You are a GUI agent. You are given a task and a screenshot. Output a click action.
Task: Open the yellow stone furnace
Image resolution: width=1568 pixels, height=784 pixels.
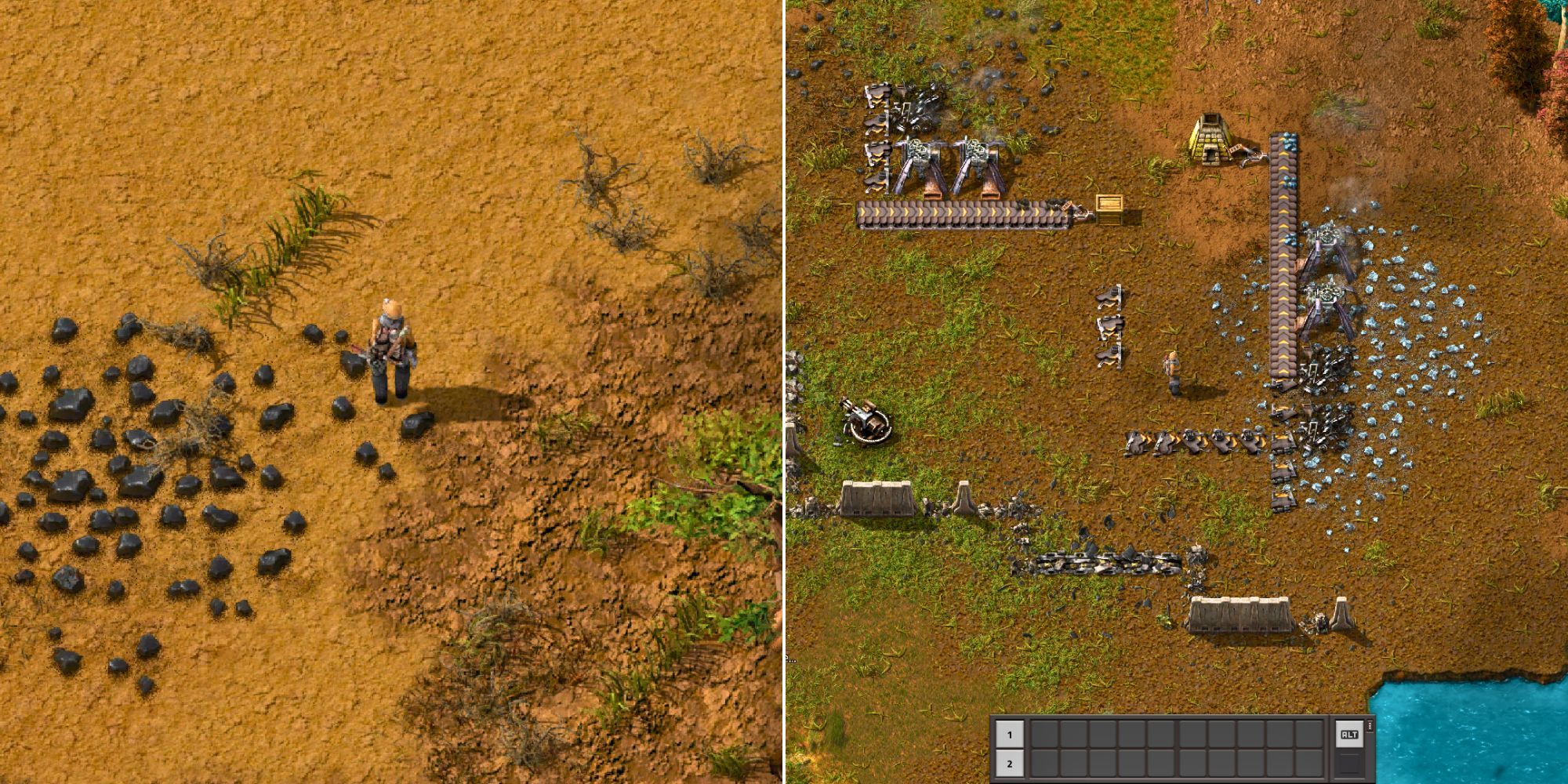point(1210,138)
